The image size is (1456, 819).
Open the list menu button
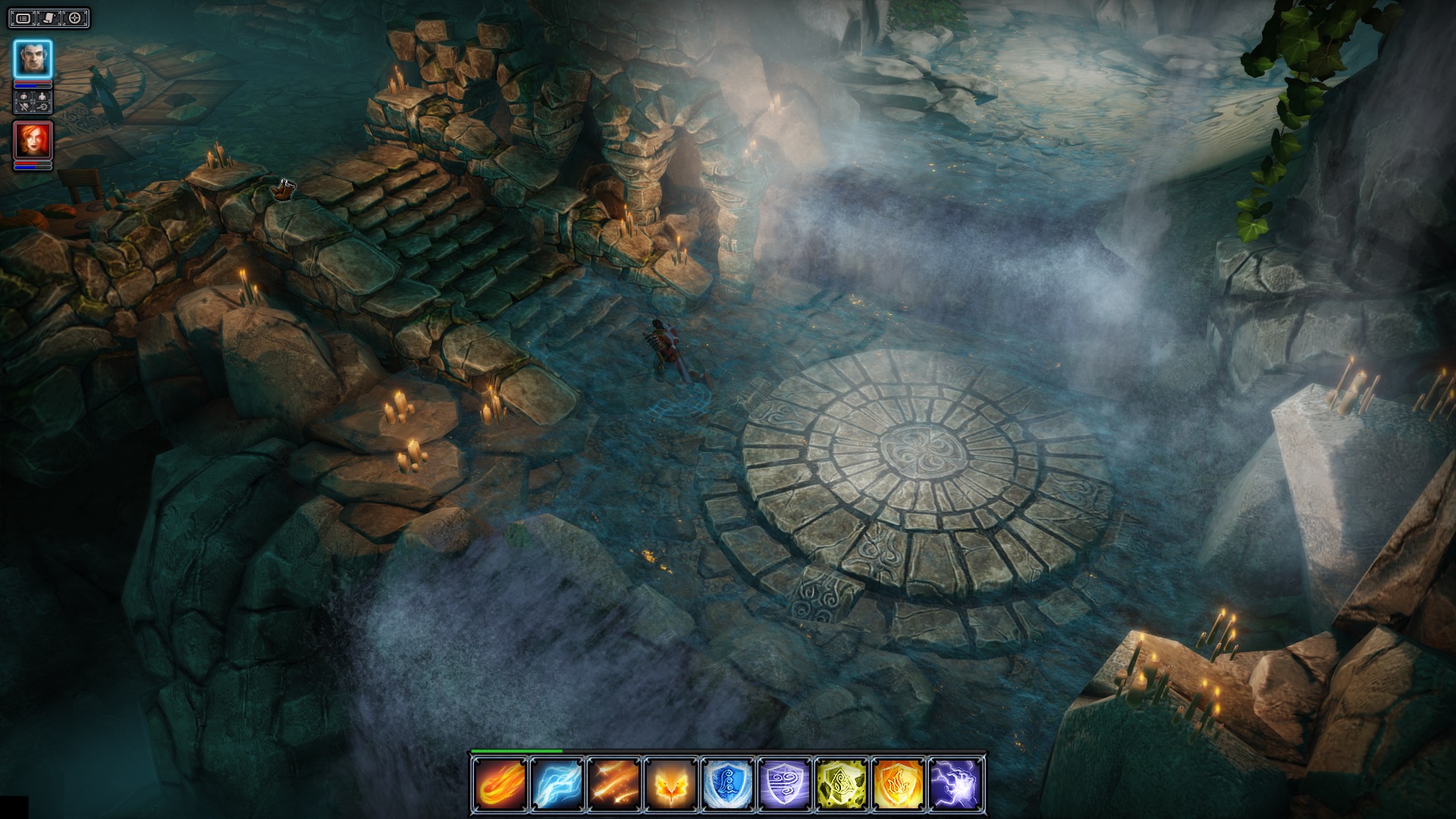pyautogui.click(x=24, y=17)
